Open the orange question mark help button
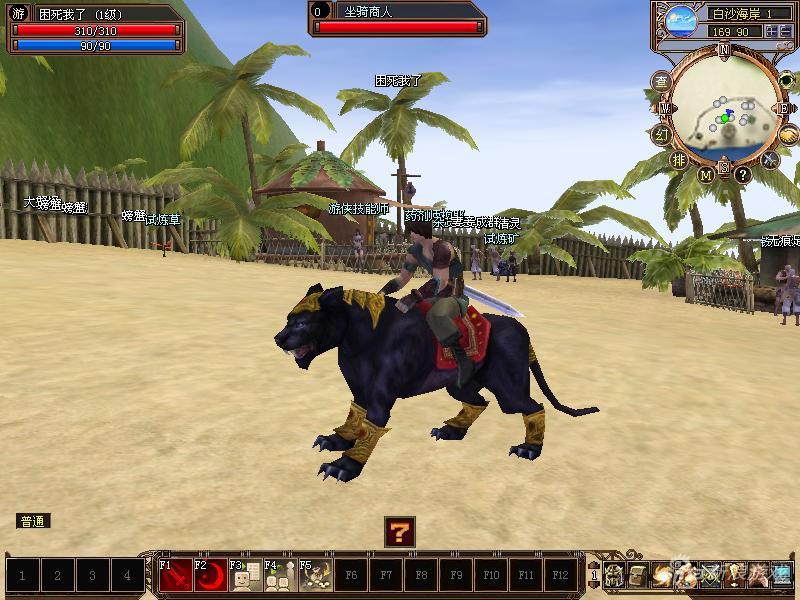This screenshot has width=800, height=600. (x=399, y=531)
